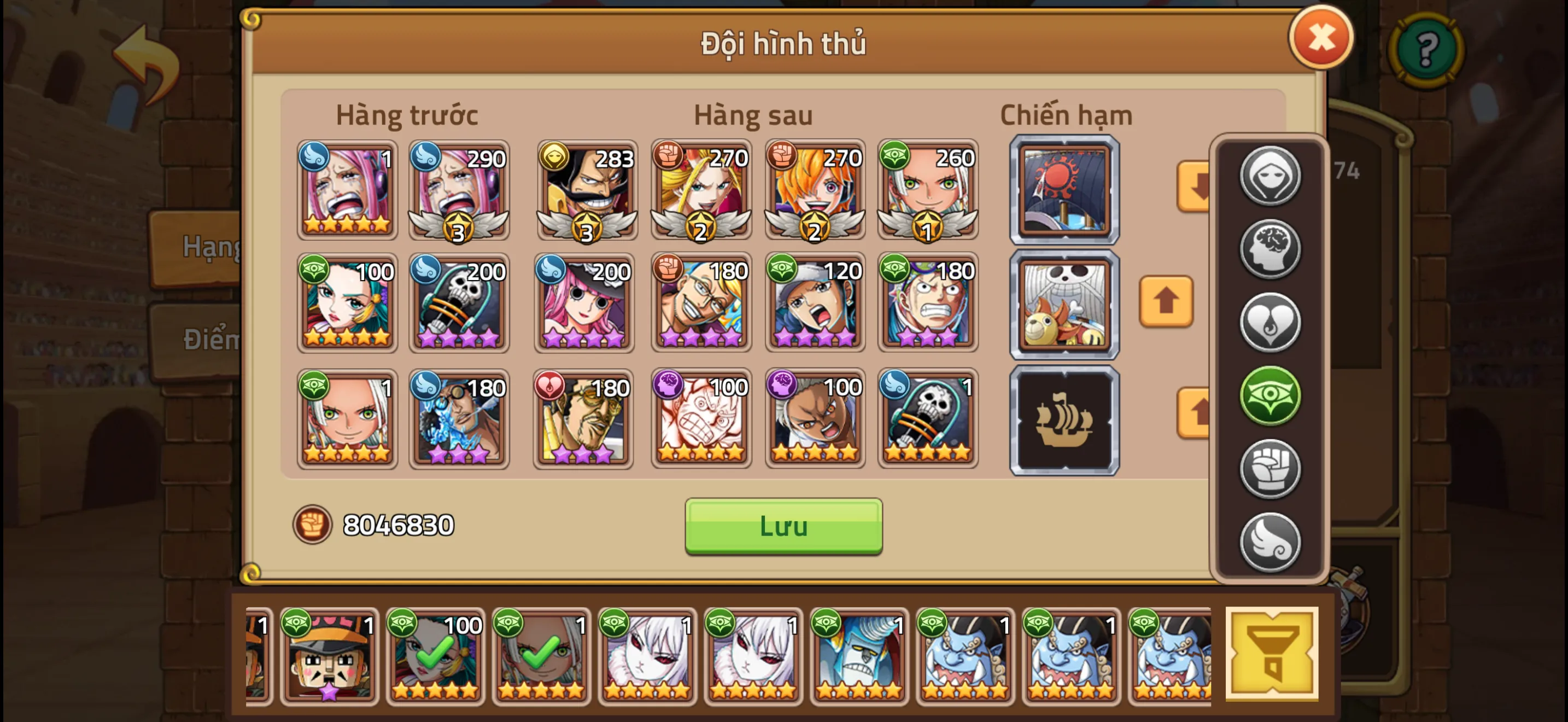Select the empty Chiến hạm ship slot
This screenshot has width=1568, height=722.
pyautogui.click(x=1064, y=419)
